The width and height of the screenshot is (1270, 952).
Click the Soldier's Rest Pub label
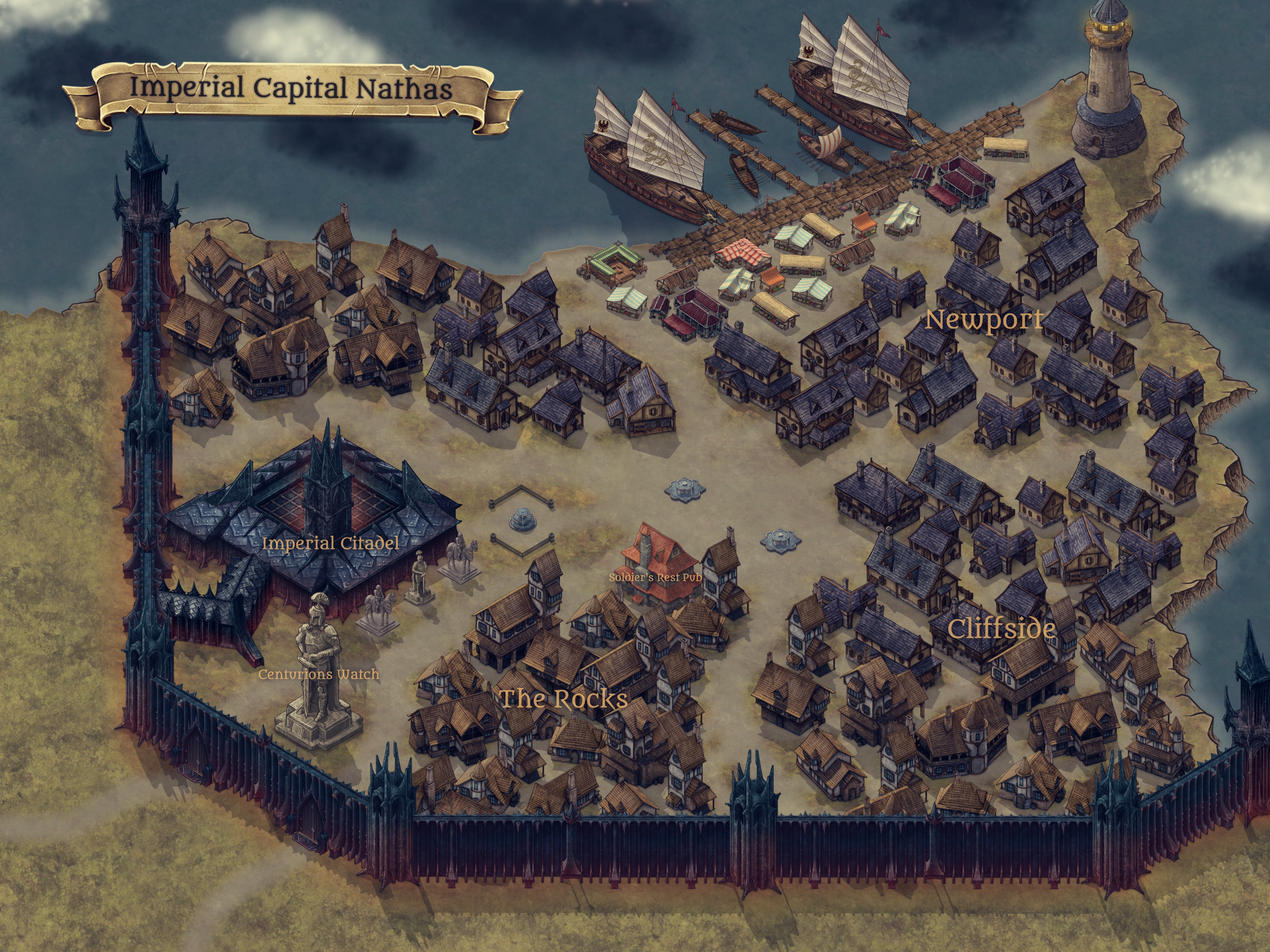coord(655,577)
